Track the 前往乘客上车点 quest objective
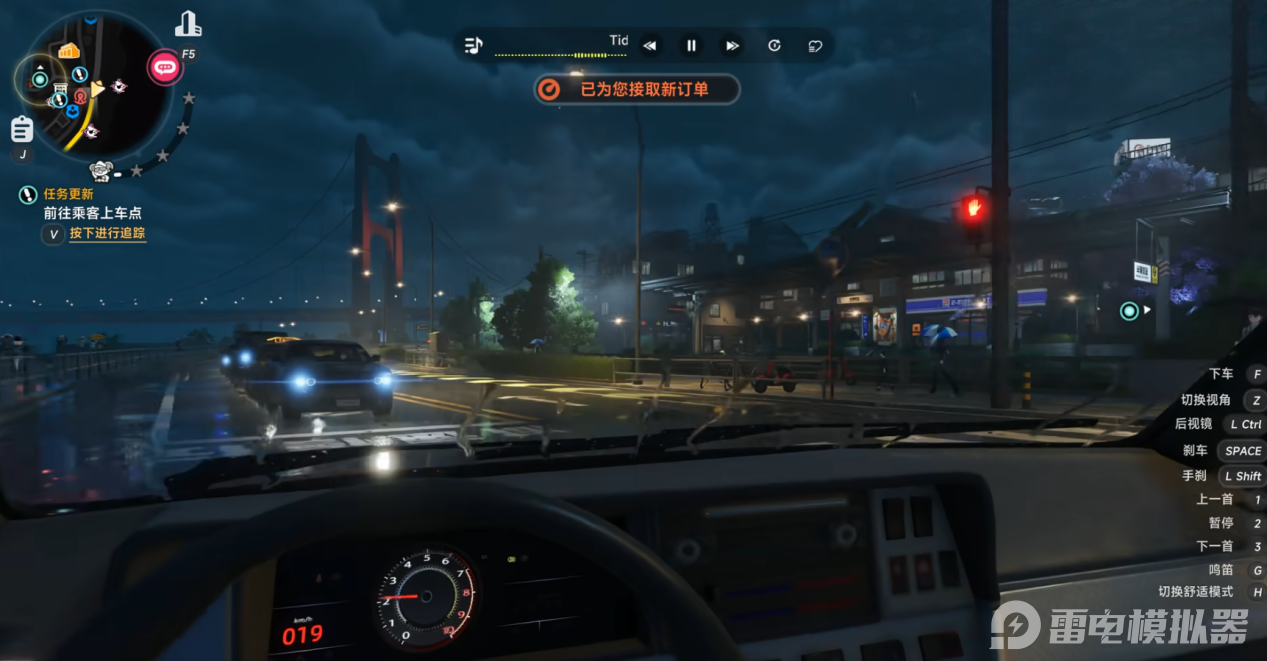The height and width of the screenshot is (661, 1267). pyautogui.click(x=107, y=234)
